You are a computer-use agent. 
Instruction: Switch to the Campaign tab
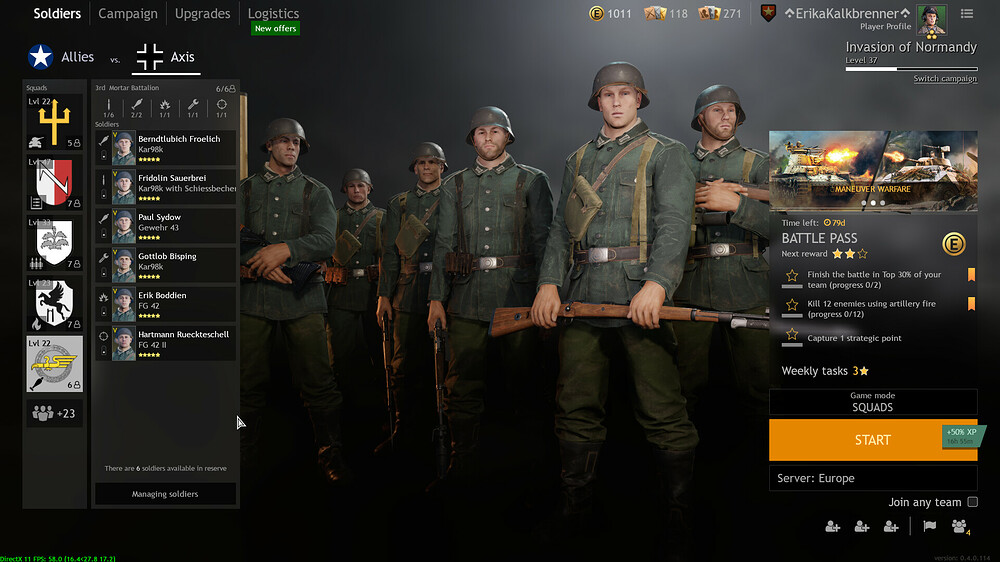127,14
